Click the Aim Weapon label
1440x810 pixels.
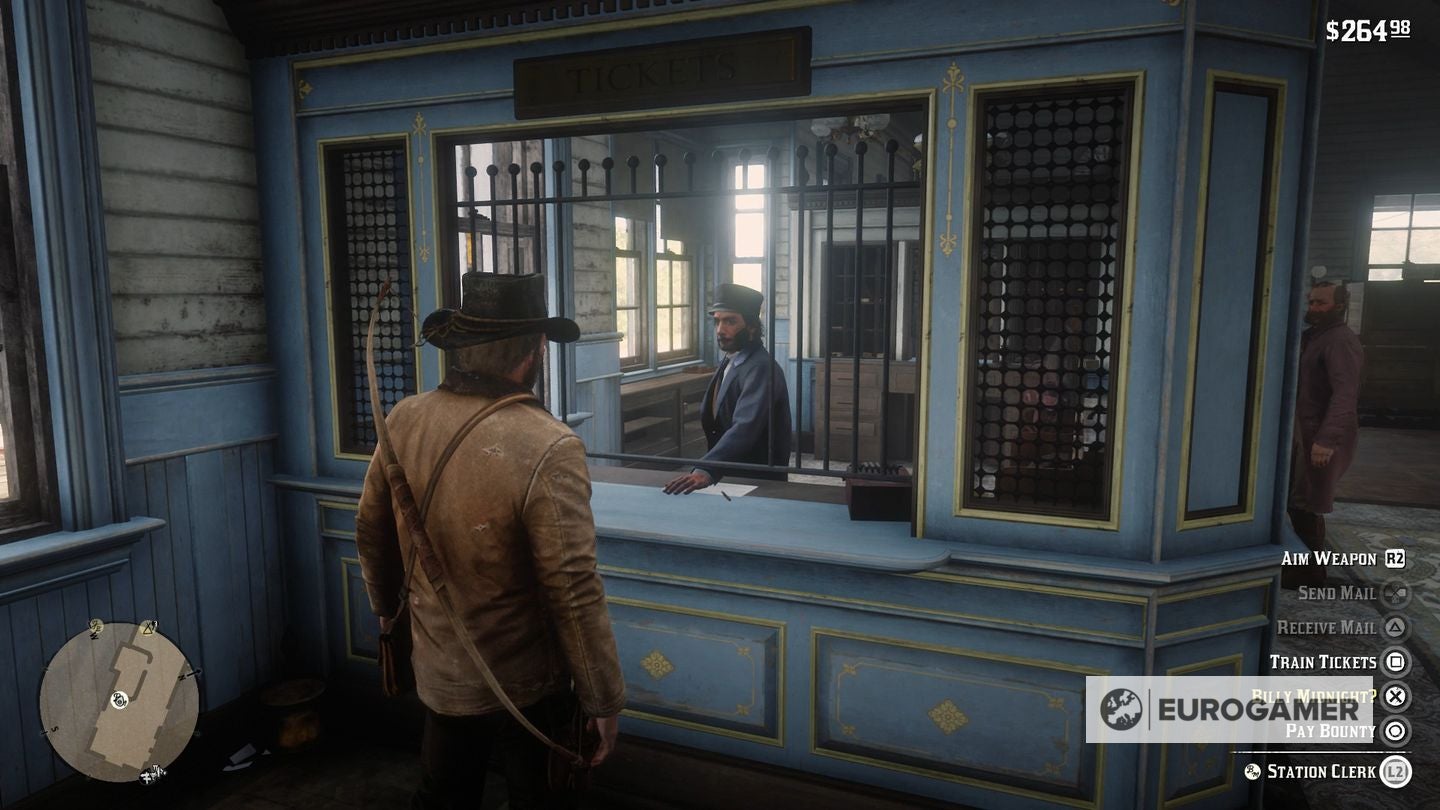1328,559
